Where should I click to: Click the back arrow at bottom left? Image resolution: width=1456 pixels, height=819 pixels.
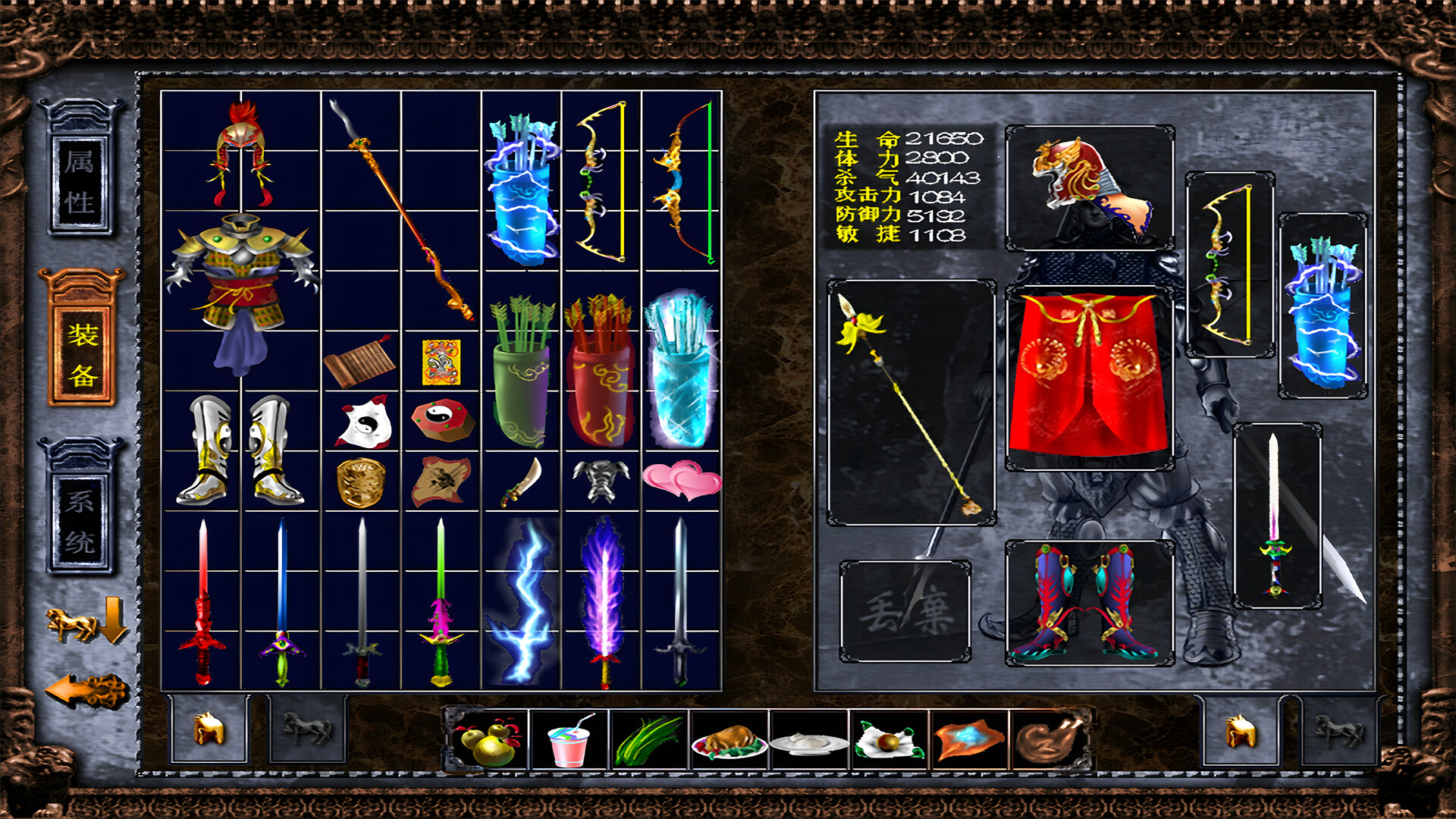coord(80,690)
